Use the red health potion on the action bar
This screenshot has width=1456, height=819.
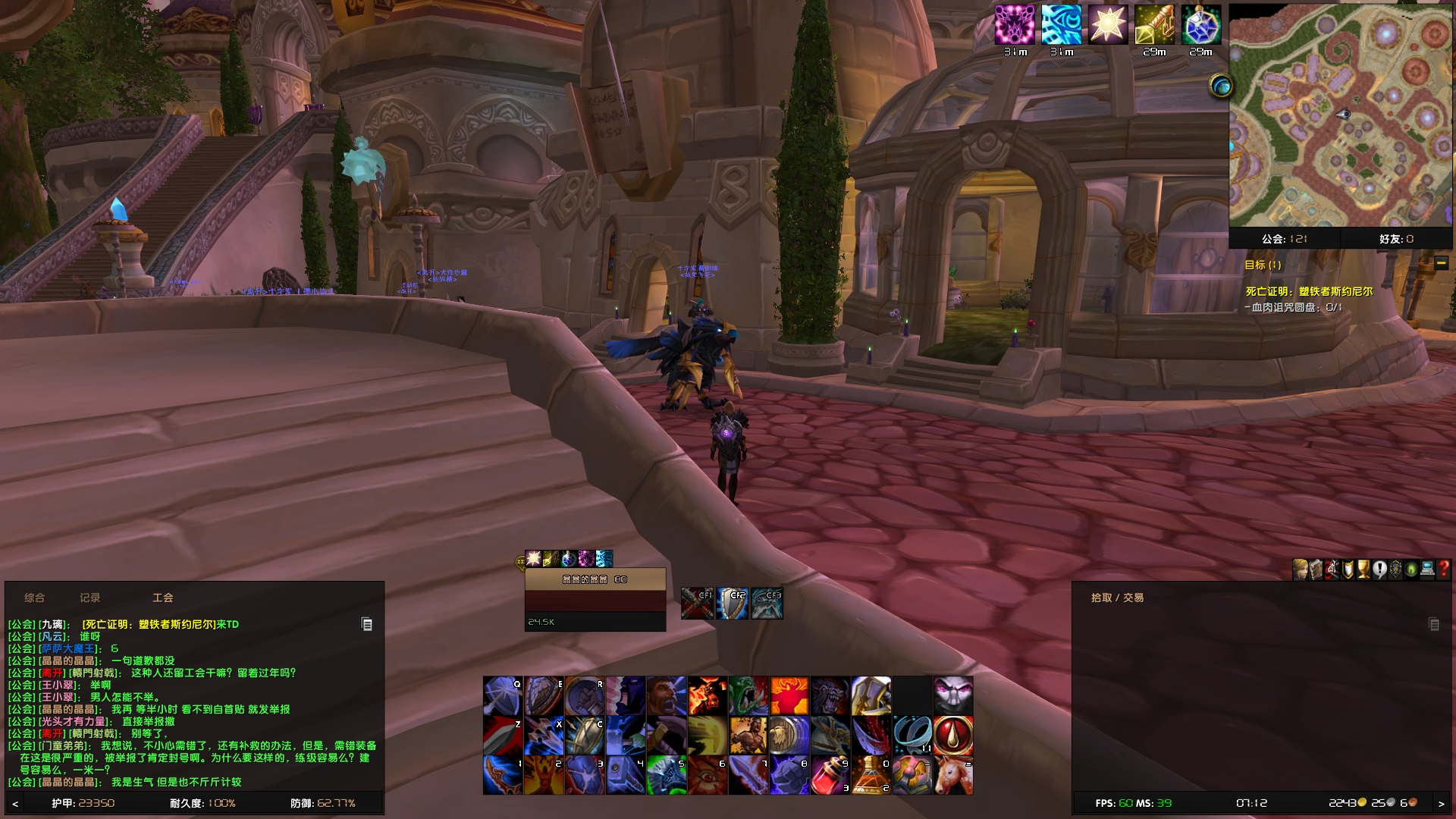point(830,773)
